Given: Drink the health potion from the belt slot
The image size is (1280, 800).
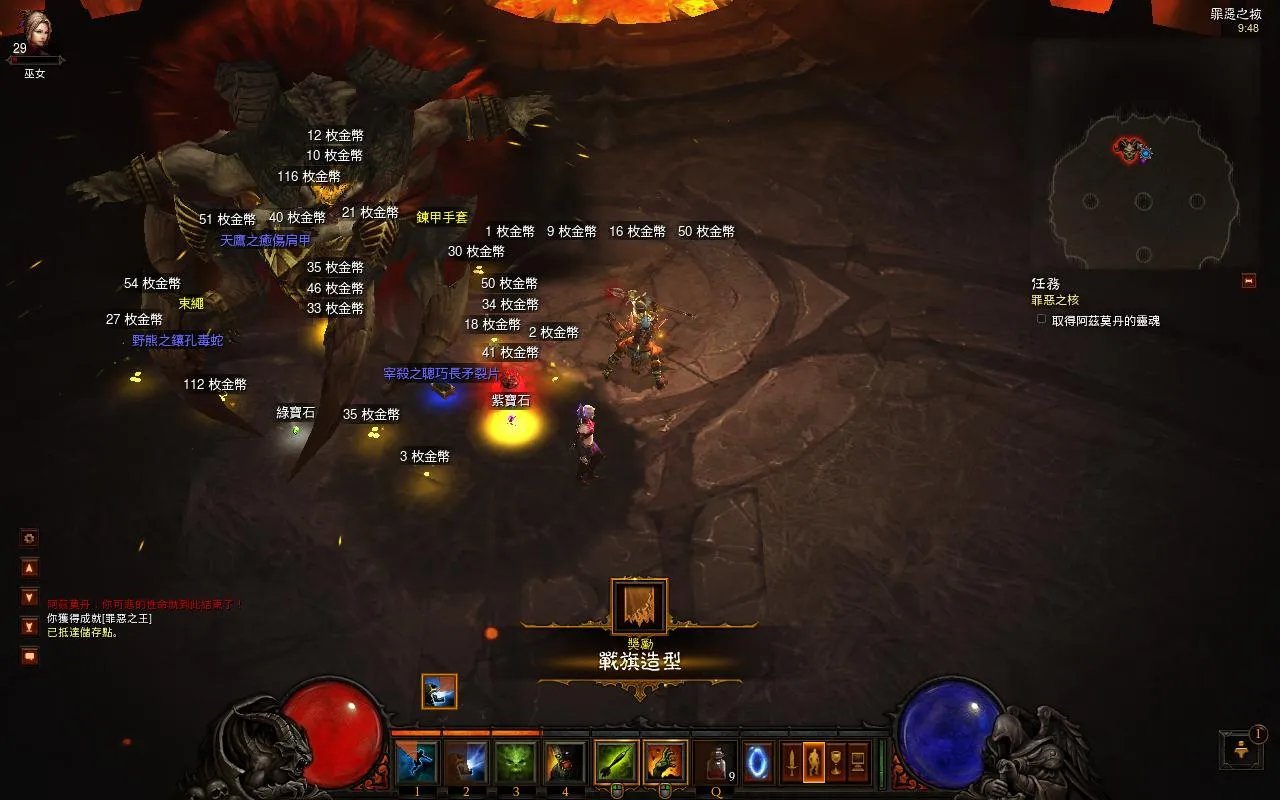Looking at the screenshot, I should pyautogui.click(x=714, y=764).
